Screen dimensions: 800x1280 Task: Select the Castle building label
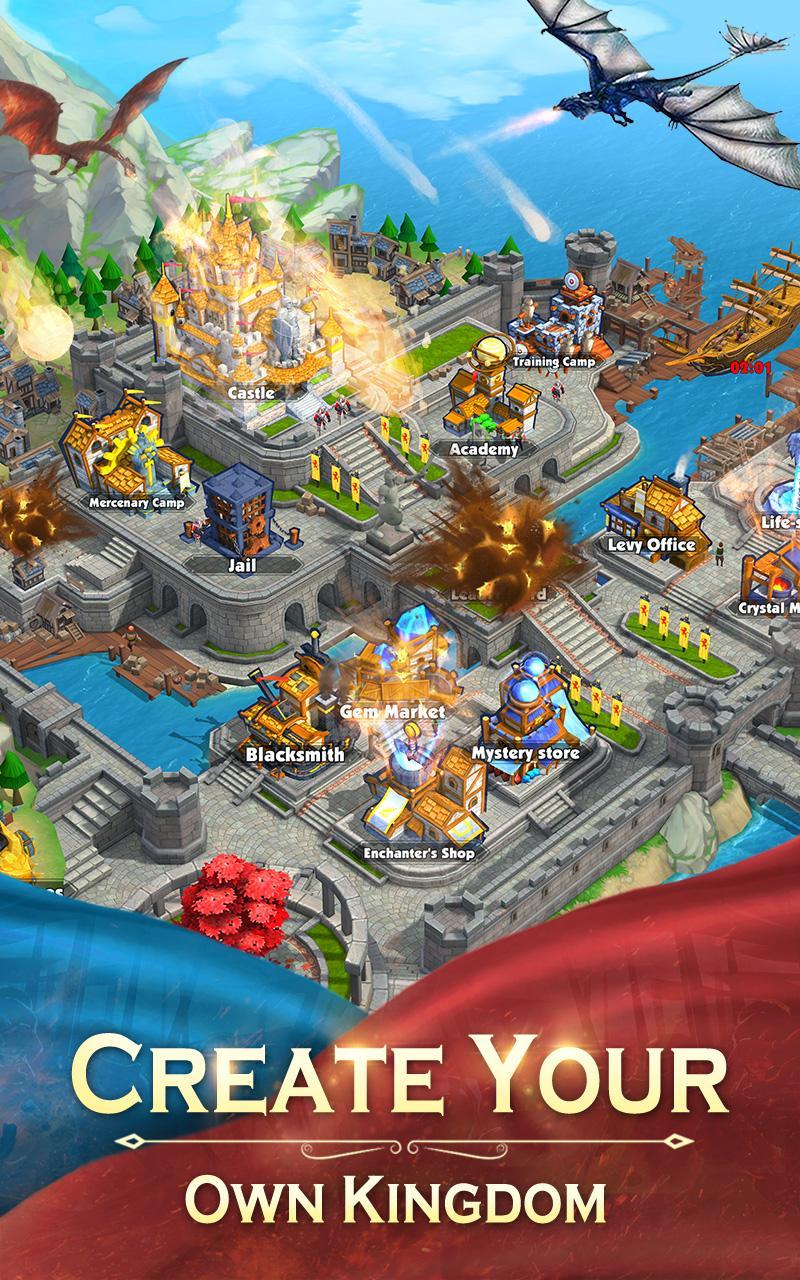[x=251, y=393]
